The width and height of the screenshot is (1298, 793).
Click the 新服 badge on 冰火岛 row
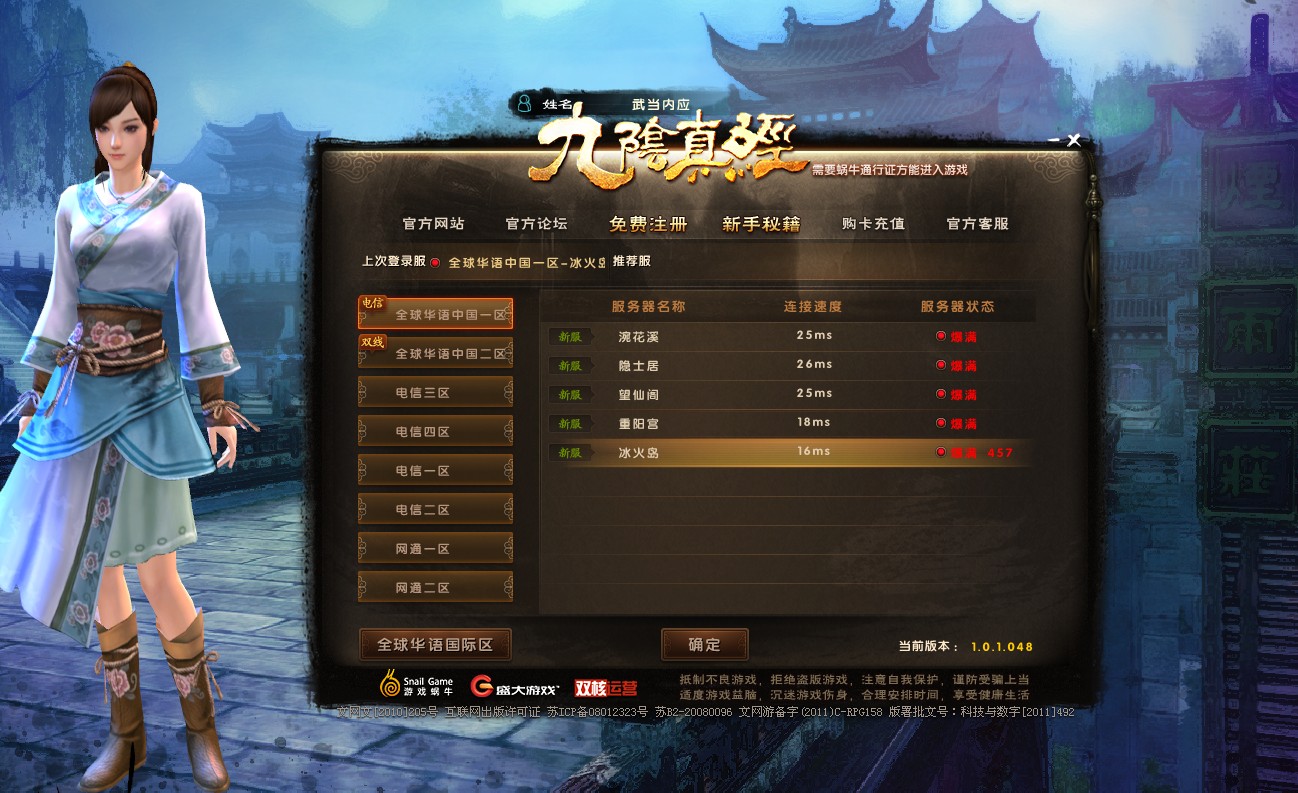[x=568, y=453]
